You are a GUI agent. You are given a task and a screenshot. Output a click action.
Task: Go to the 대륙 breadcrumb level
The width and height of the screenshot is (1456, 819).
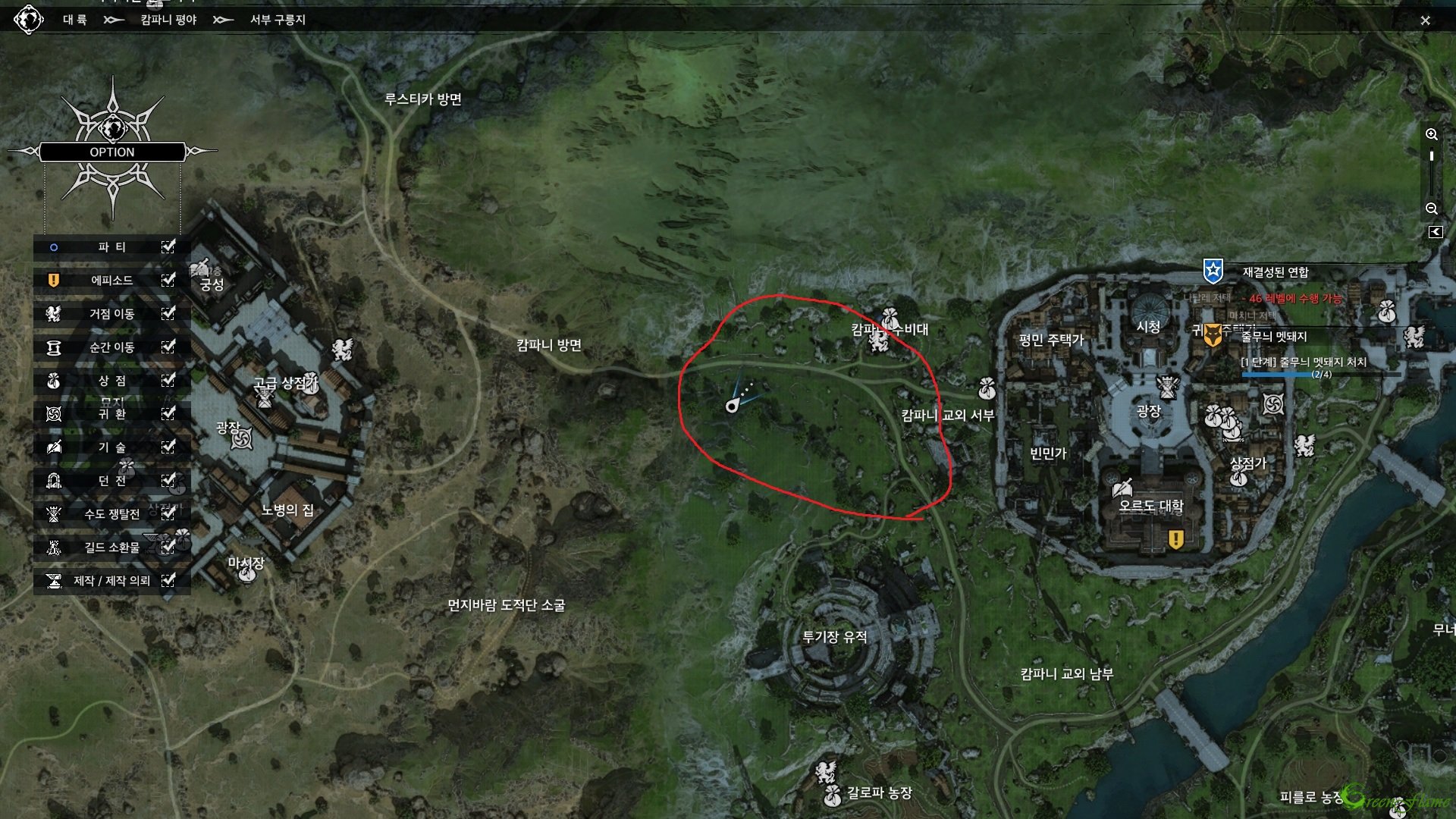pos(74,20)
